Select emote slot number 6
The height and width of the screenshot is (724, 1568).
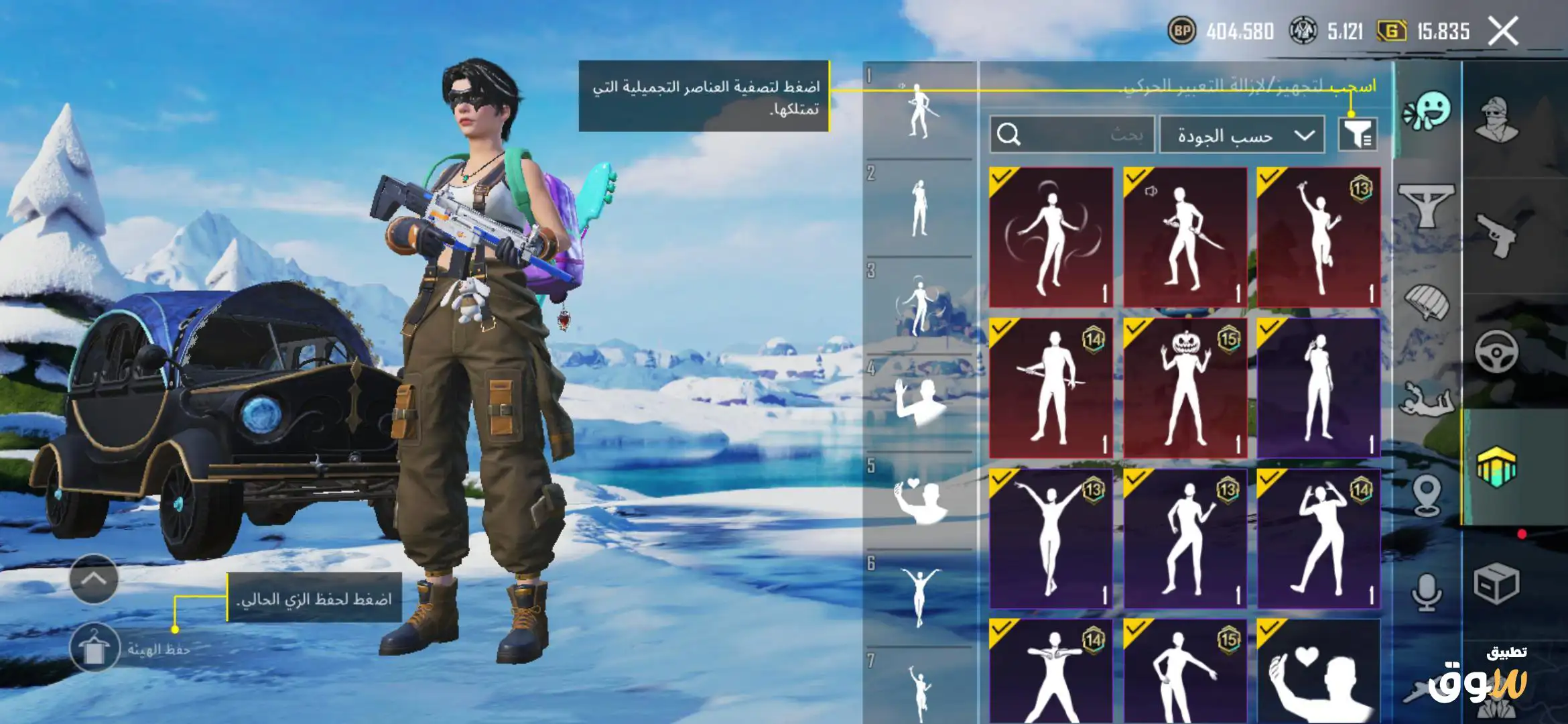[x=919, y=597]
